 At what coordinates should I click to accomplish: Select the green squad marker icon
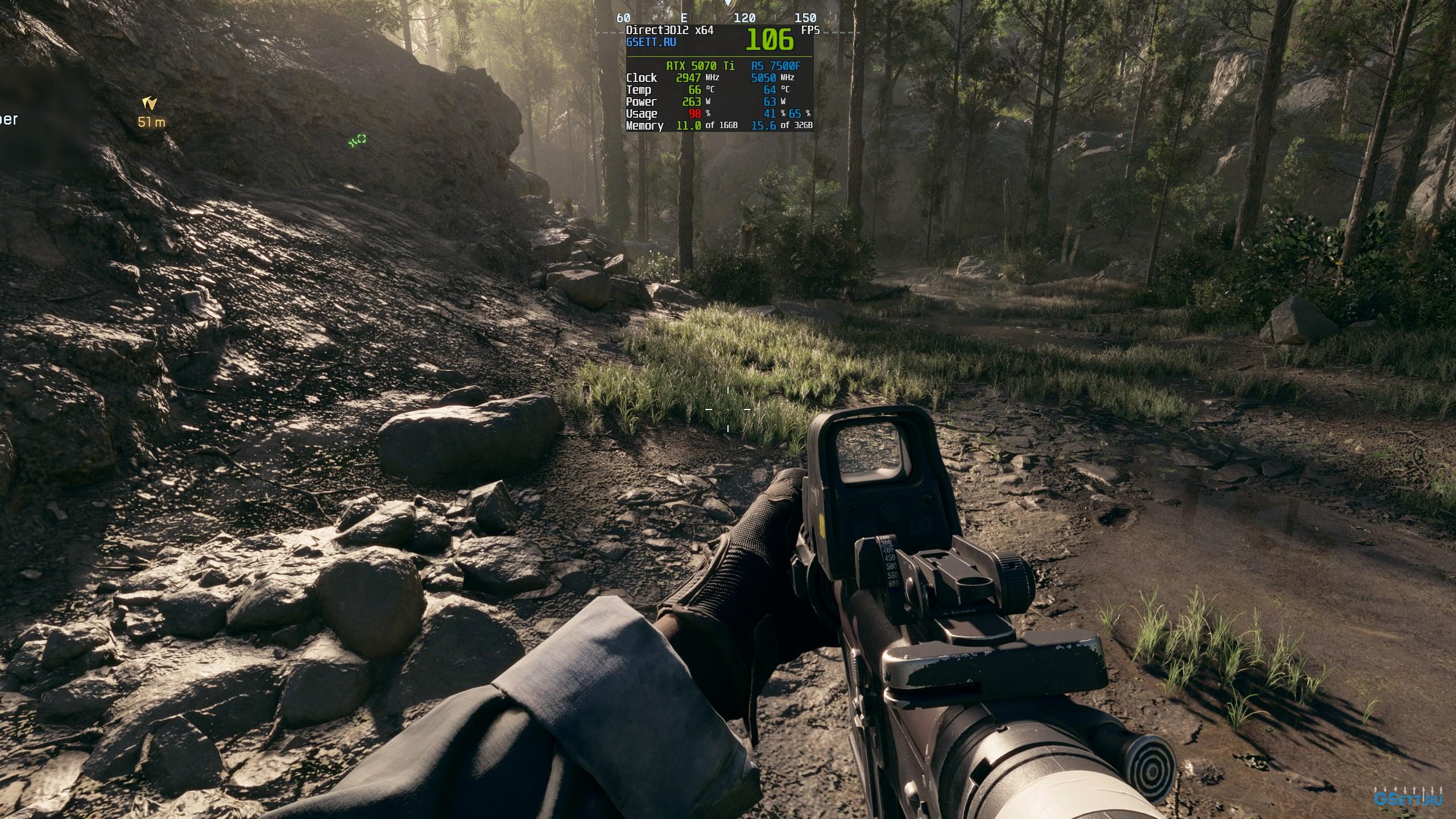point(358,140)
